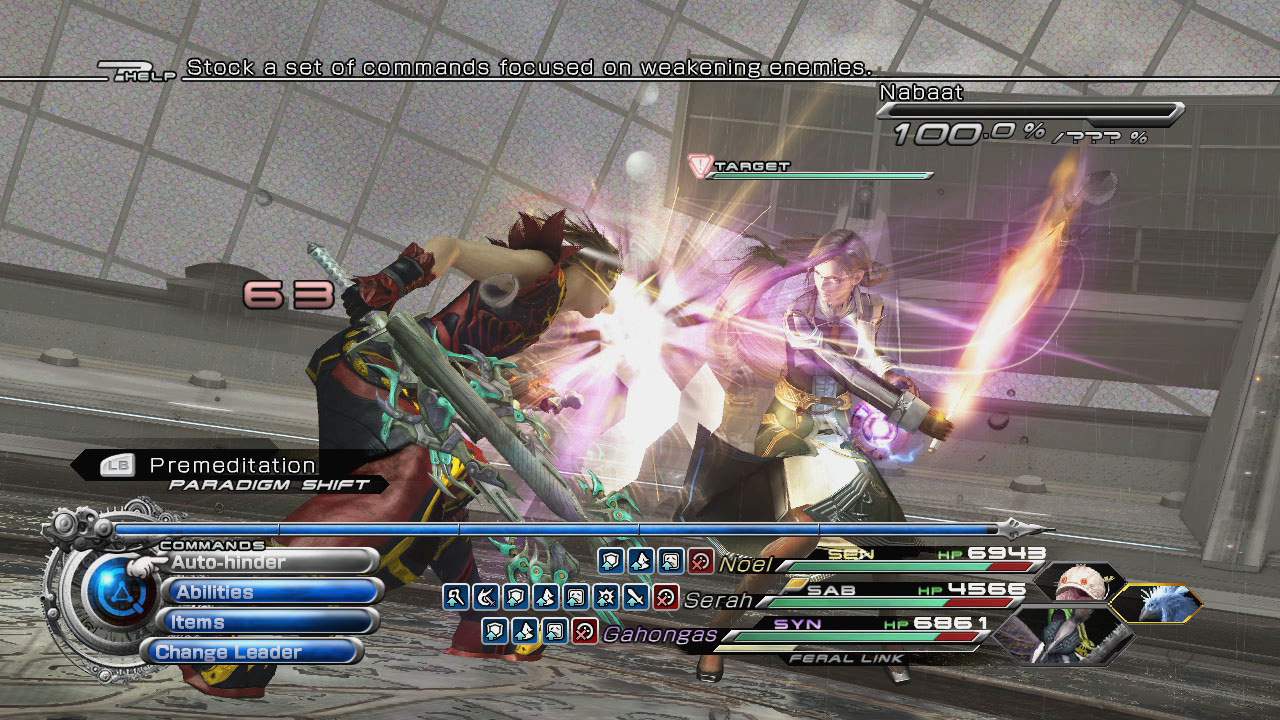Screen dimensions: 1280x720
Task: Select the sword Imperil icon in Serah's queue
Action: tap(633, 598)
